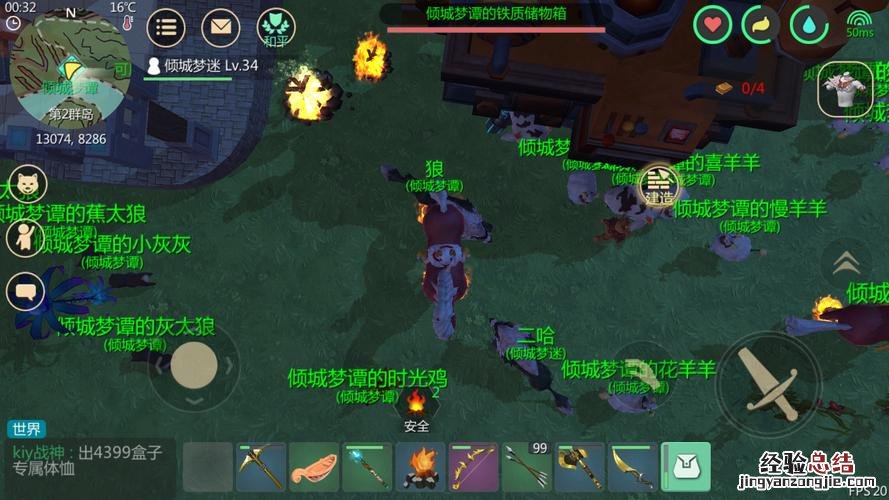Select the arrows stack of 99
The image size is (889, 500).
coord(527,467)
